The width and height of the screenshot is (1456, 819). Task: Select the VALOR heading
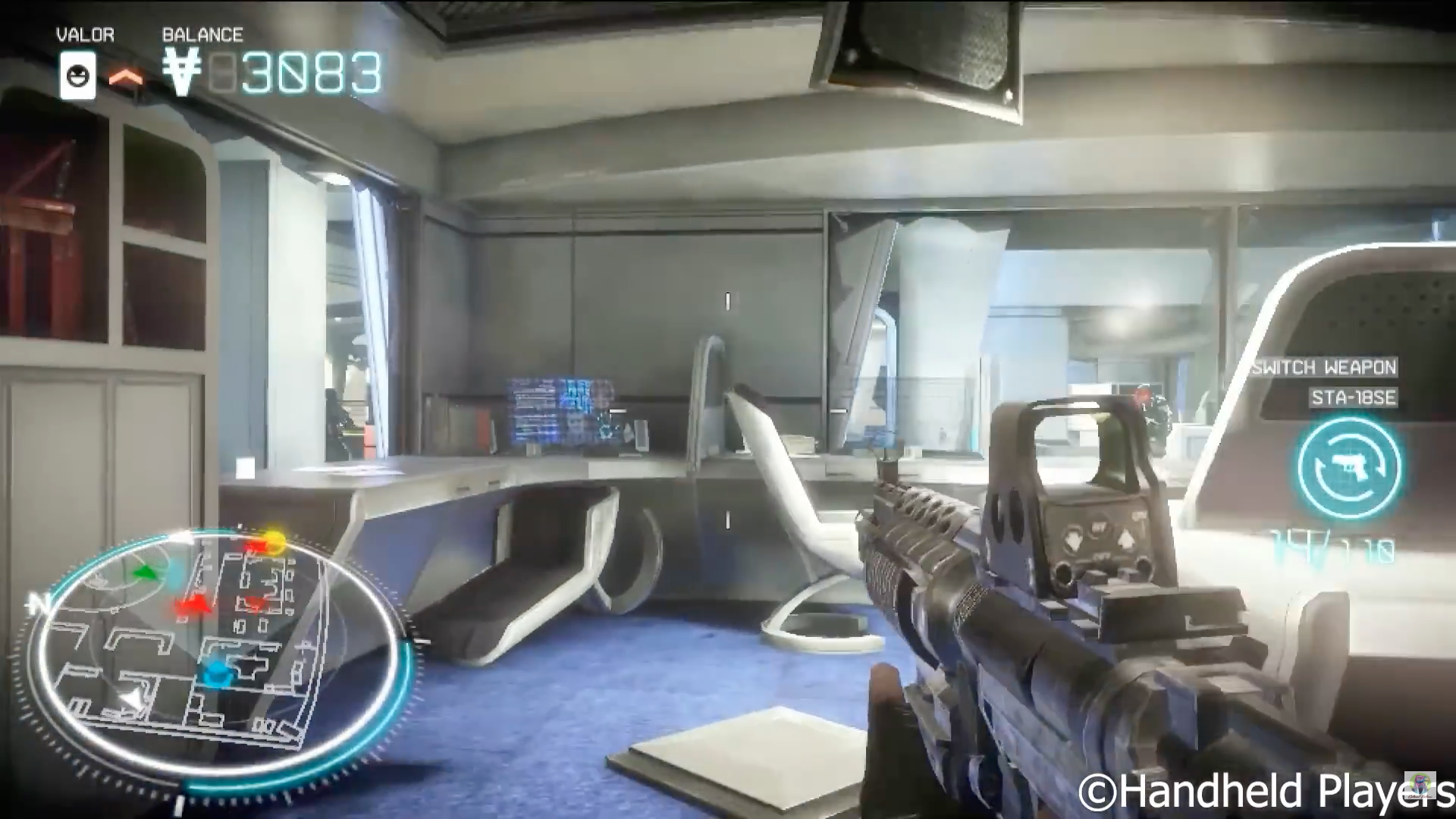pyautogui.click(x=84, y=35)
